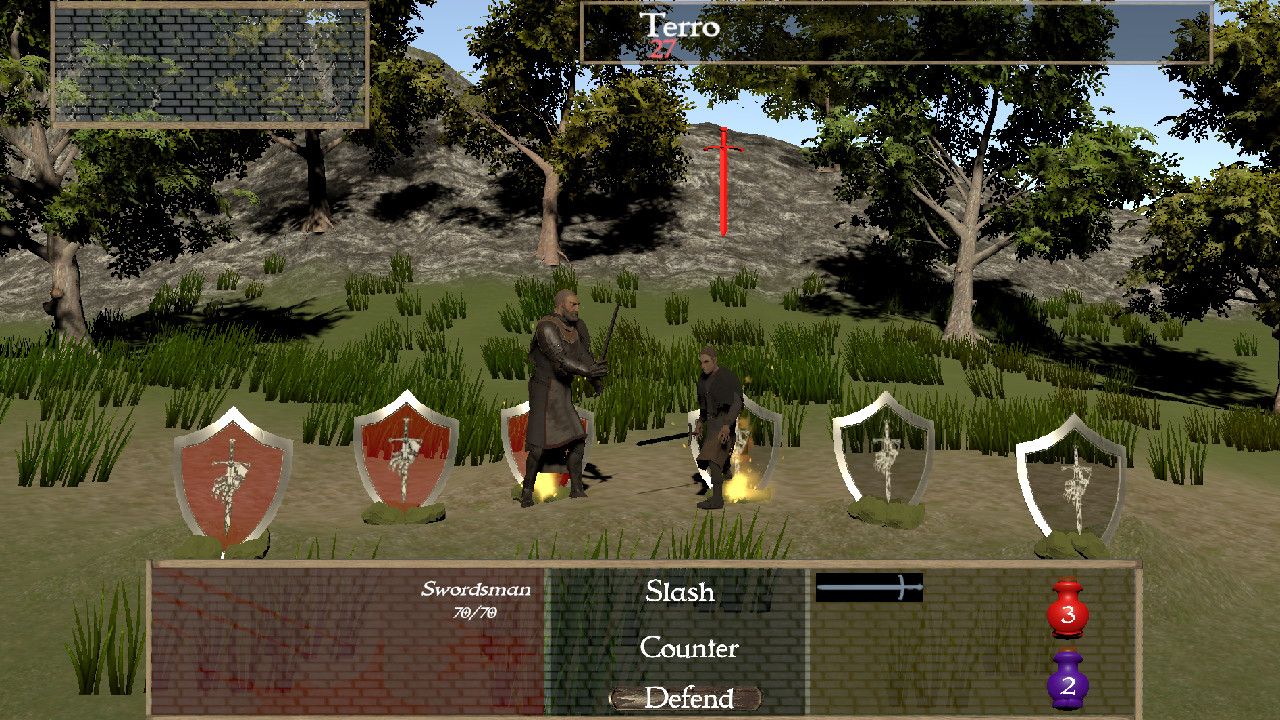
Task: Click the rightmost silver shield emblem
Action: tap(1075, 480)
